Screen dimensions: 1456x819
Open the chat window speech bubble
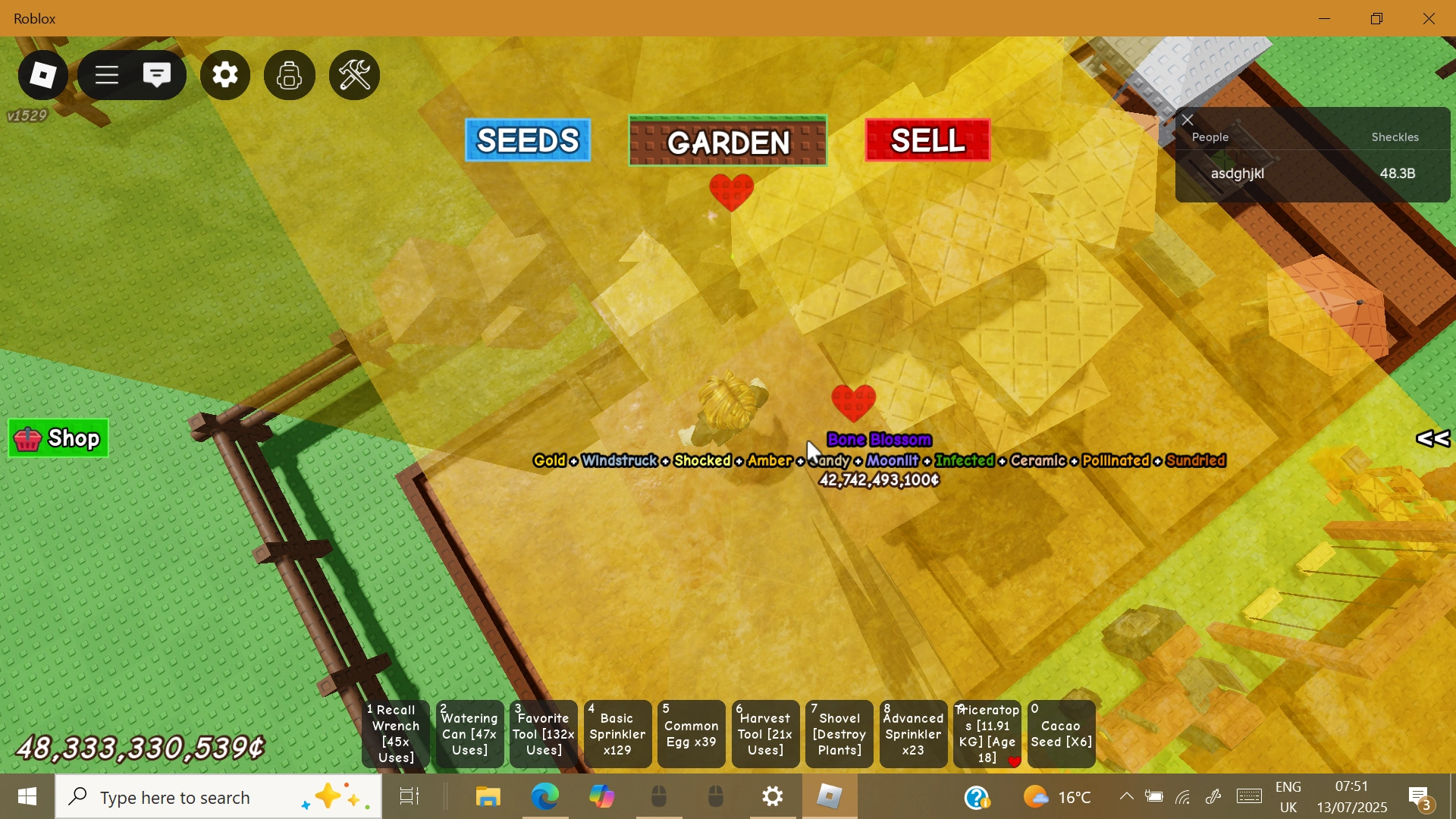157,74
